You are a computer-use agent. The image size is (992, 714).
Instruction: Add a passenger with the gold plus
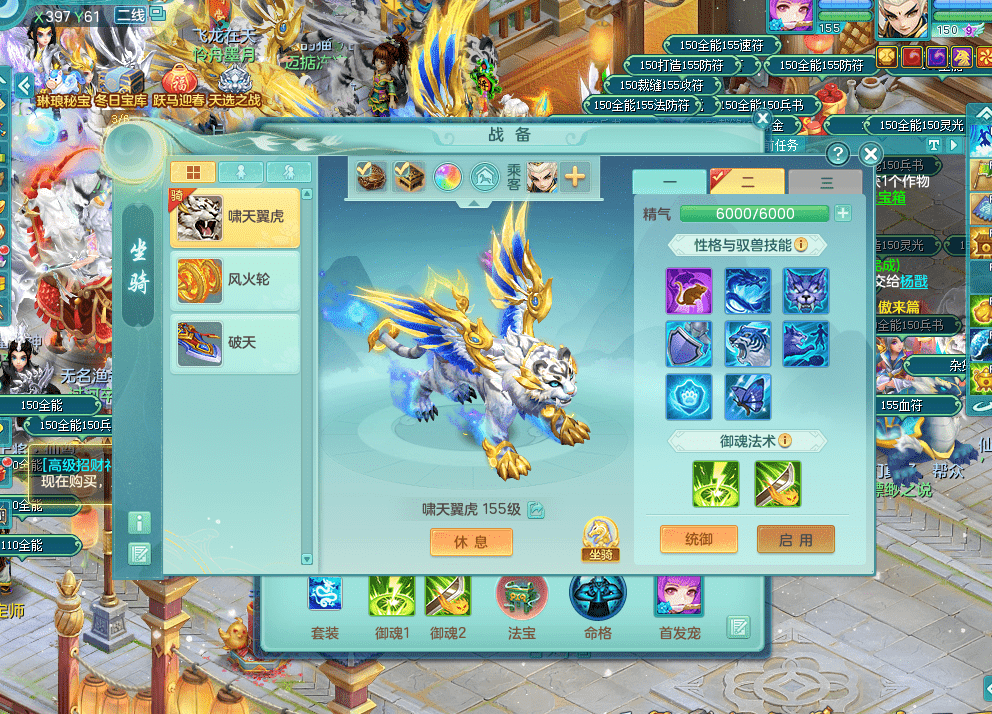[x=575, y=178]
